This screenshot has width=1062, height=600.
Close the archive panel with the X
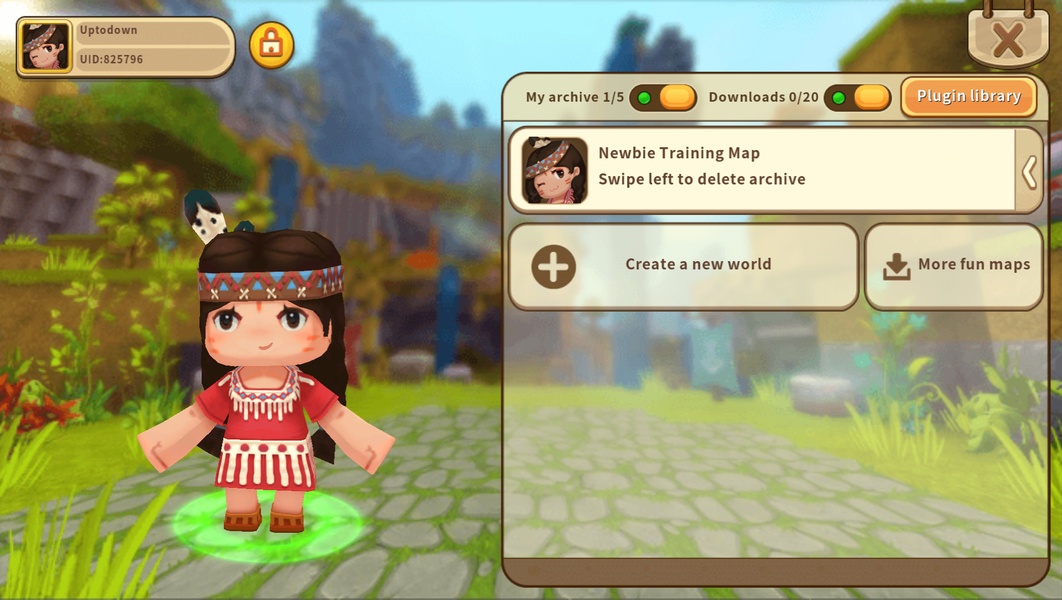[1008, 40]
